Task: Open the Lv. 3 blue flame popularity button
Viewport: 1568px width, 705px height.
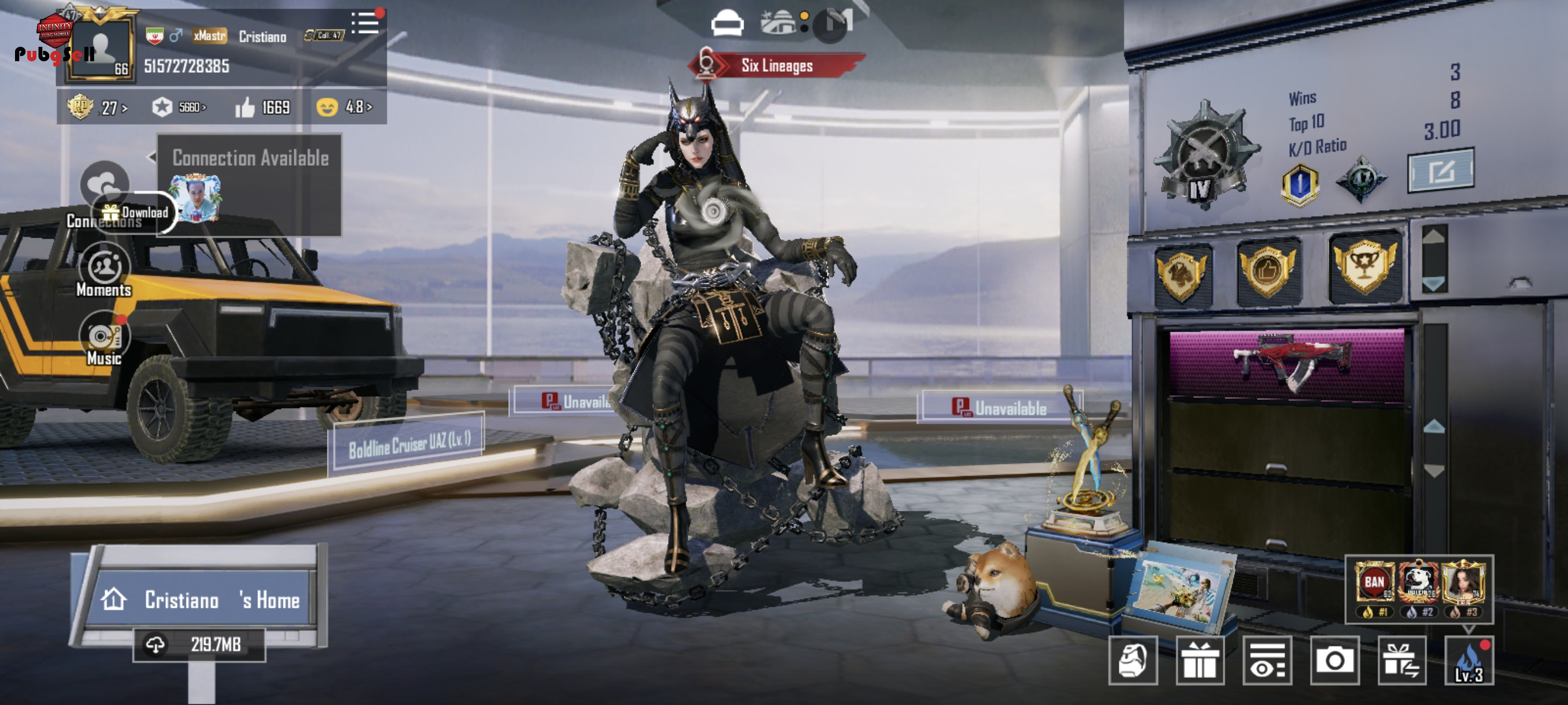Action: 1469,661
